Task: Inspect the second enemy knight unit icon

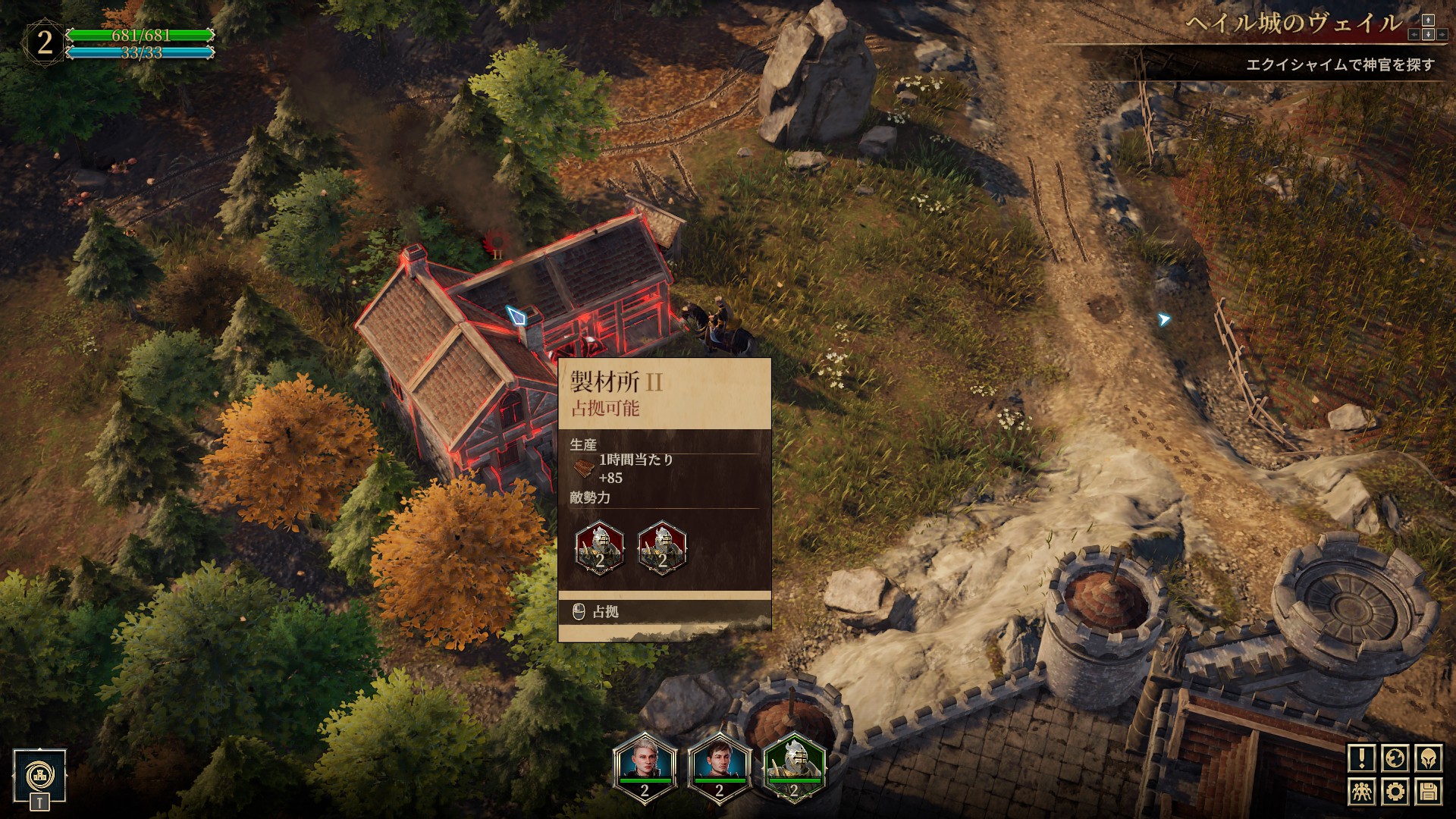Action: pos(662,548)
